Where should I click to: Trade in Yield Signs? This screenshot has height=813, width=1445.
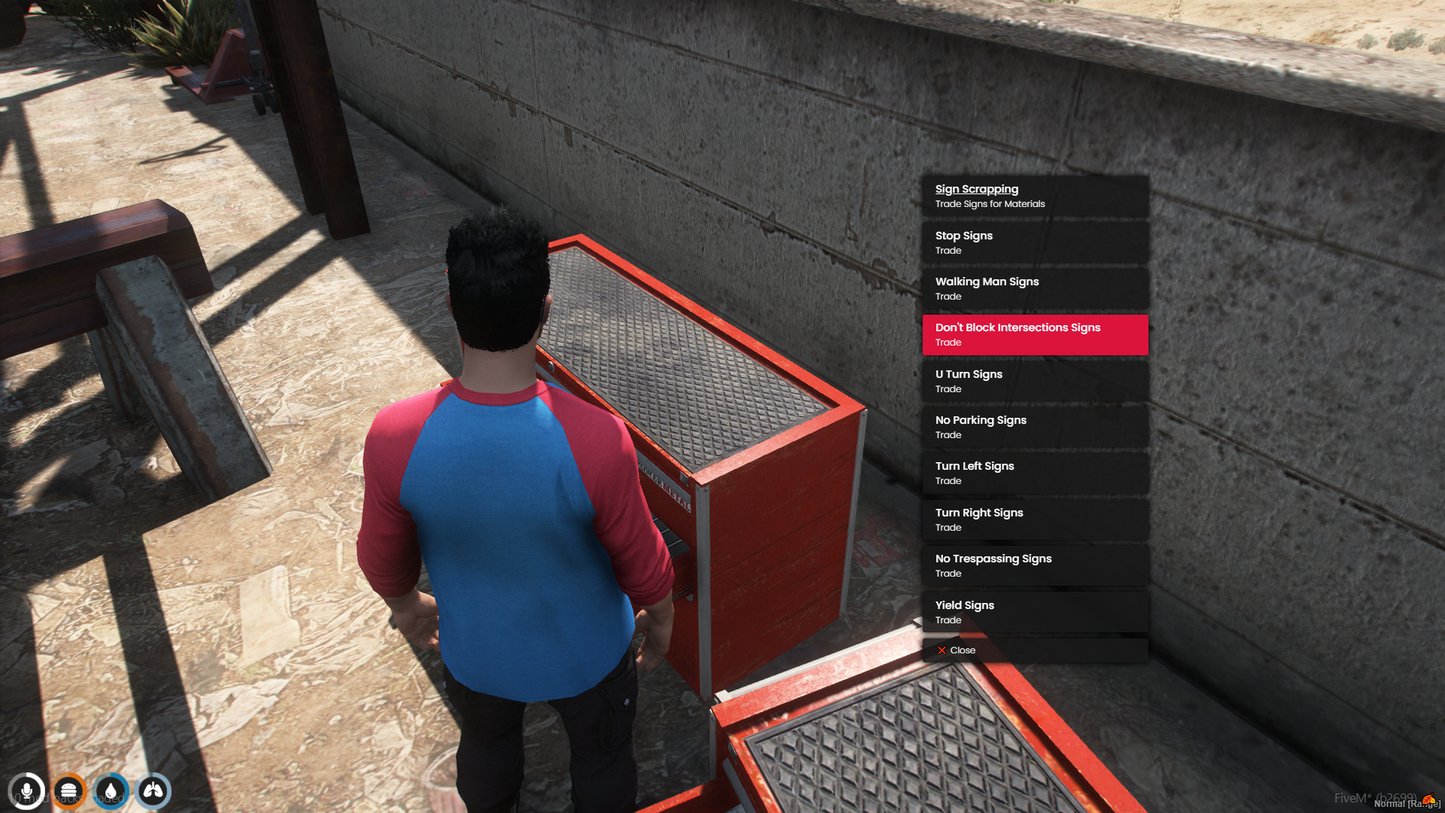(x=1034, y=612)
